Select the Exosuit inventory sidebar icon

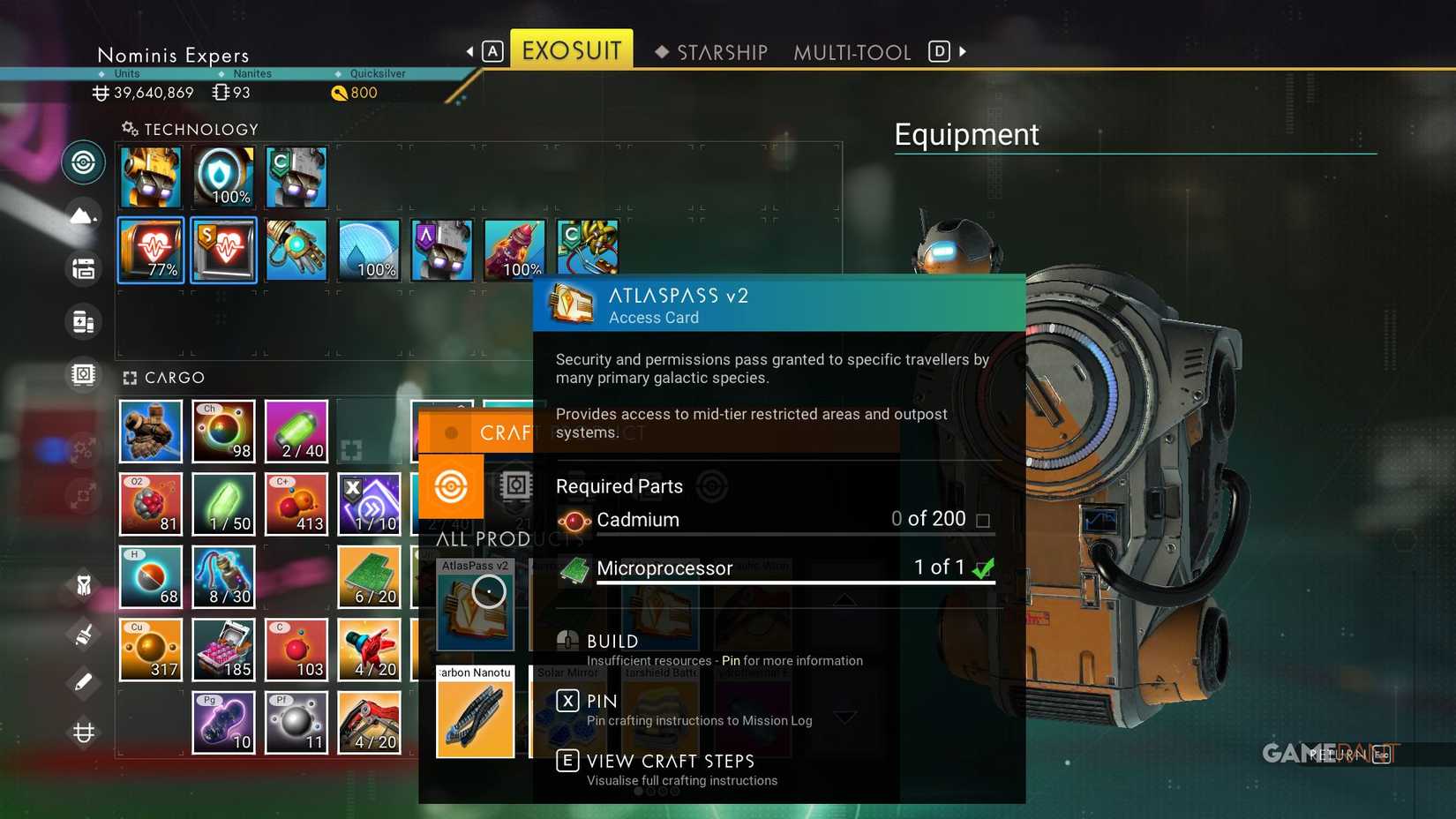pyautogui.click(x=83, y=162)
